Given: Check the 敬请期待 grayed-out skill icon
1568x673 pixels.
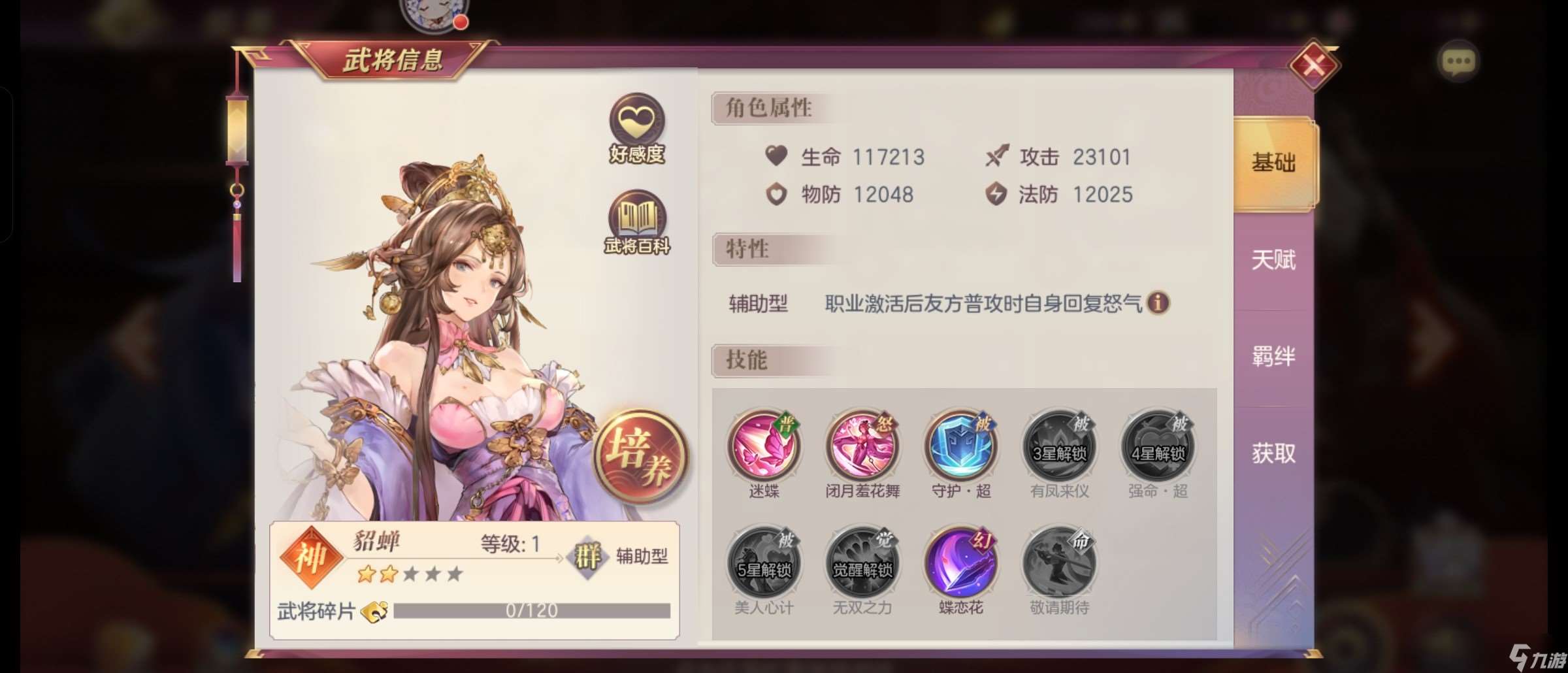Looking at the screenshot, I should click(x=1058, y=561).
